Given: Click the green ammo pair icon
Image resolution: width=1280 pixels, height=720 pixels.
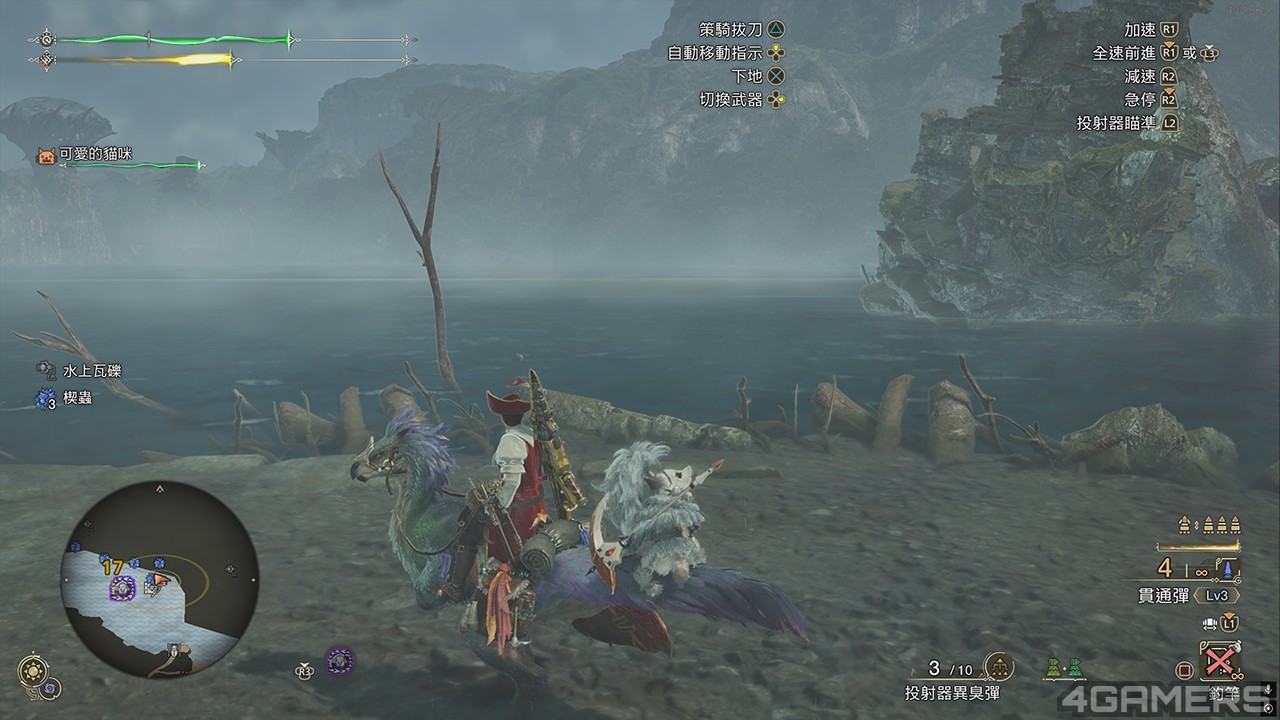Looking at the screenshot, I should pyautogui.click(x=1062, y=666).
